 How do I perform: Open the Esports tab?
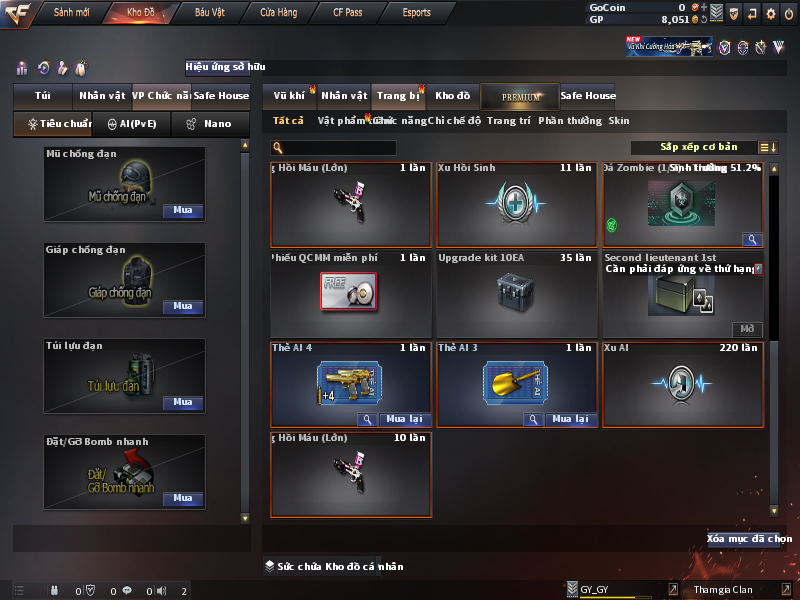[x=416, y=13]
